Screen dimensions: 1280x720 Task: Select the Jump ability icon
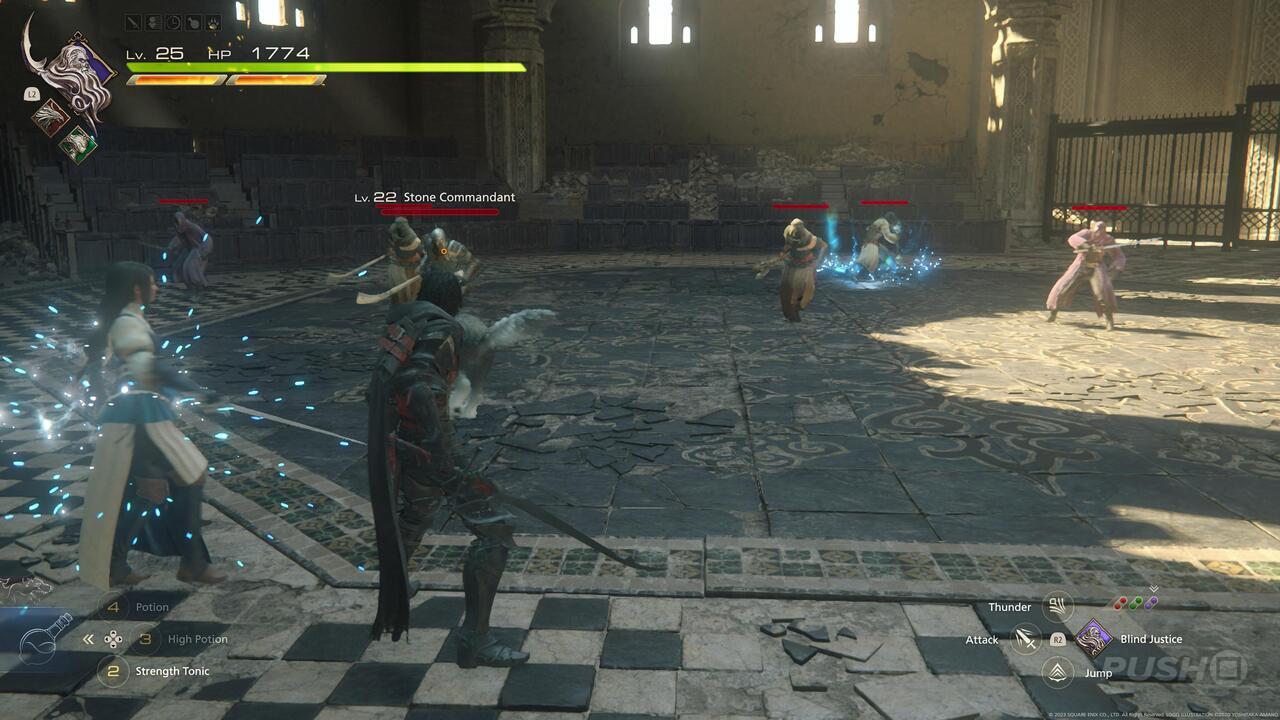[1057, 673]
